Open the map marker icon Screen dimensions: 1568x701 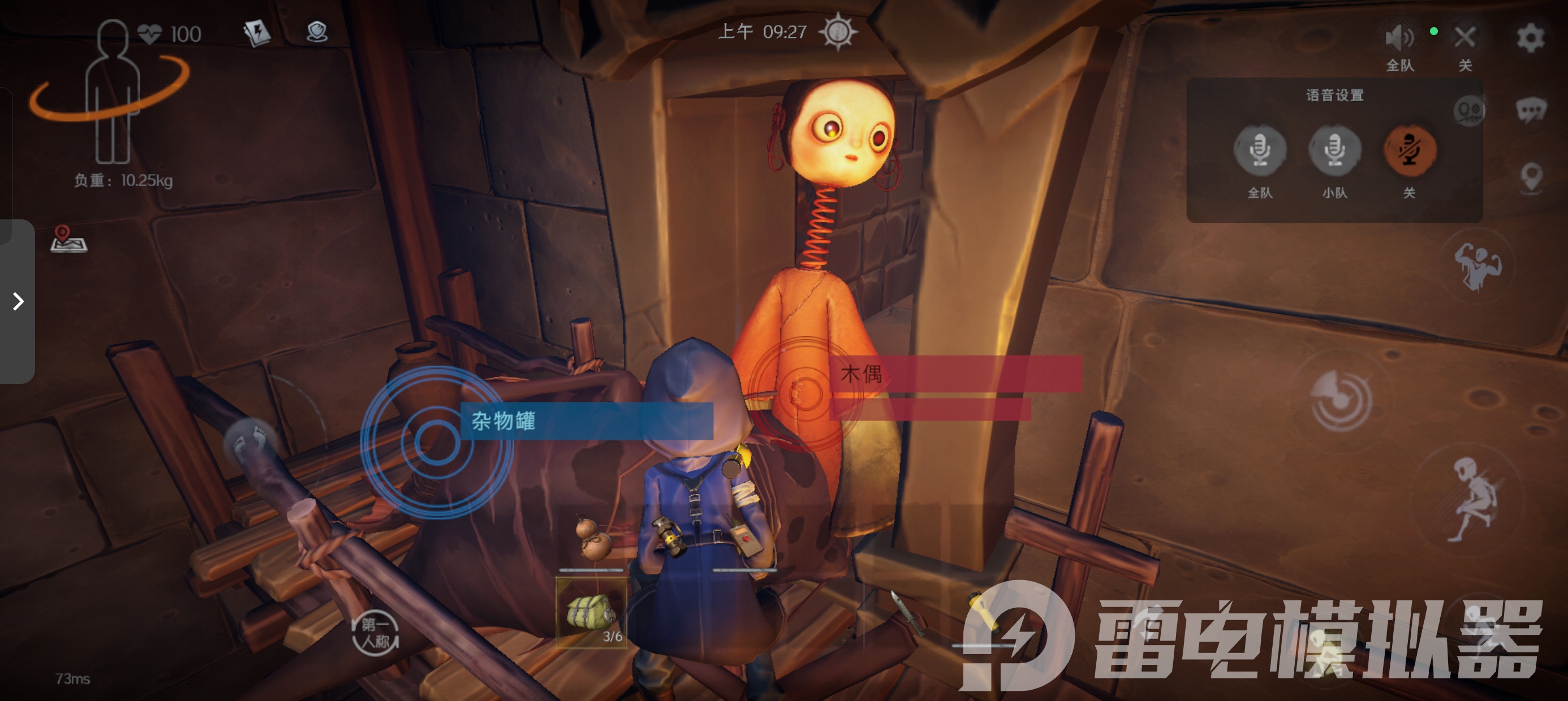pos(68,239)
